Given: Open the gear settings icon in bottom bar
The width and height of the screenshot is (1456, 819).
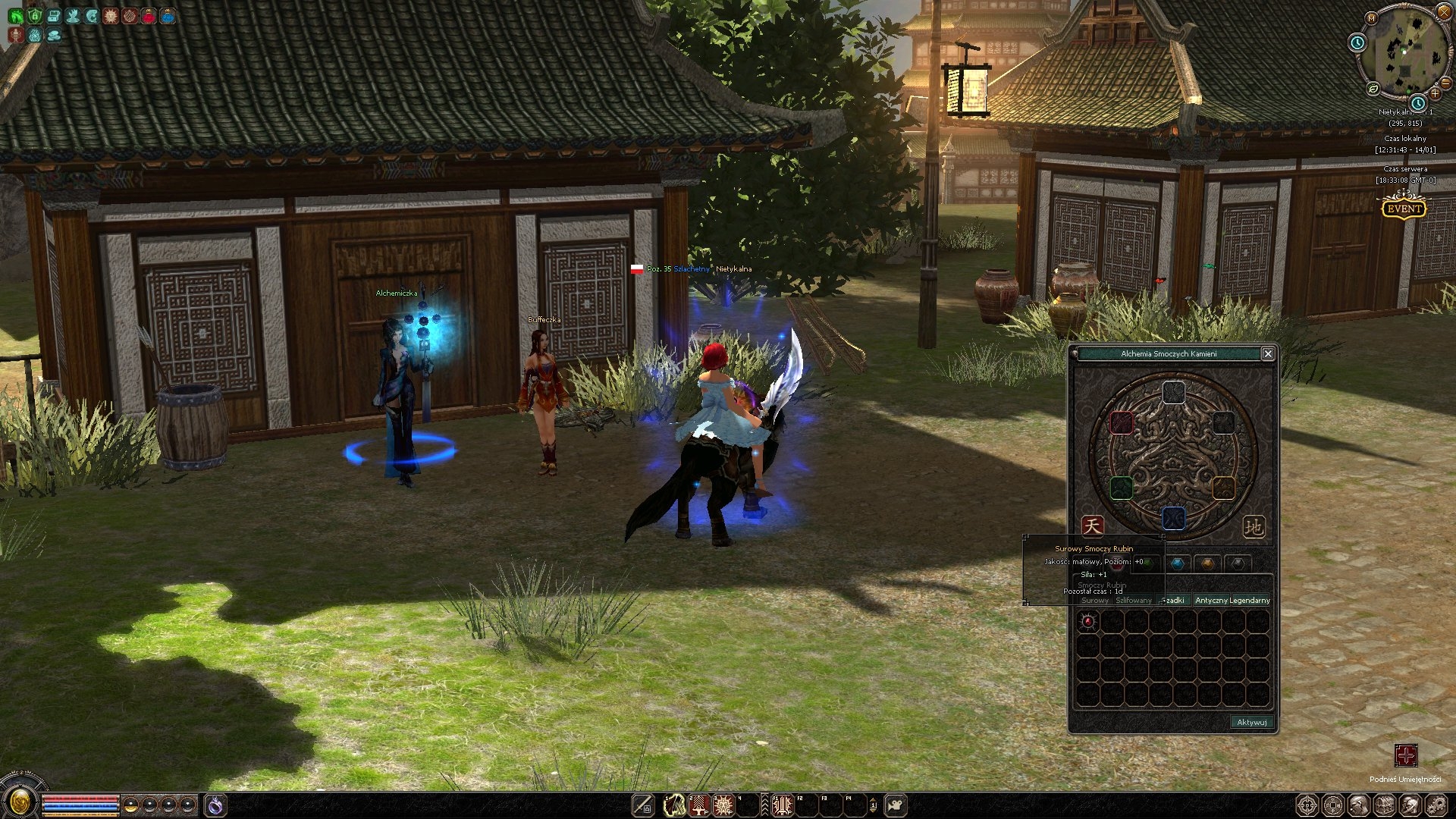Looking at the screenshot, I should tap(1436, 805).
